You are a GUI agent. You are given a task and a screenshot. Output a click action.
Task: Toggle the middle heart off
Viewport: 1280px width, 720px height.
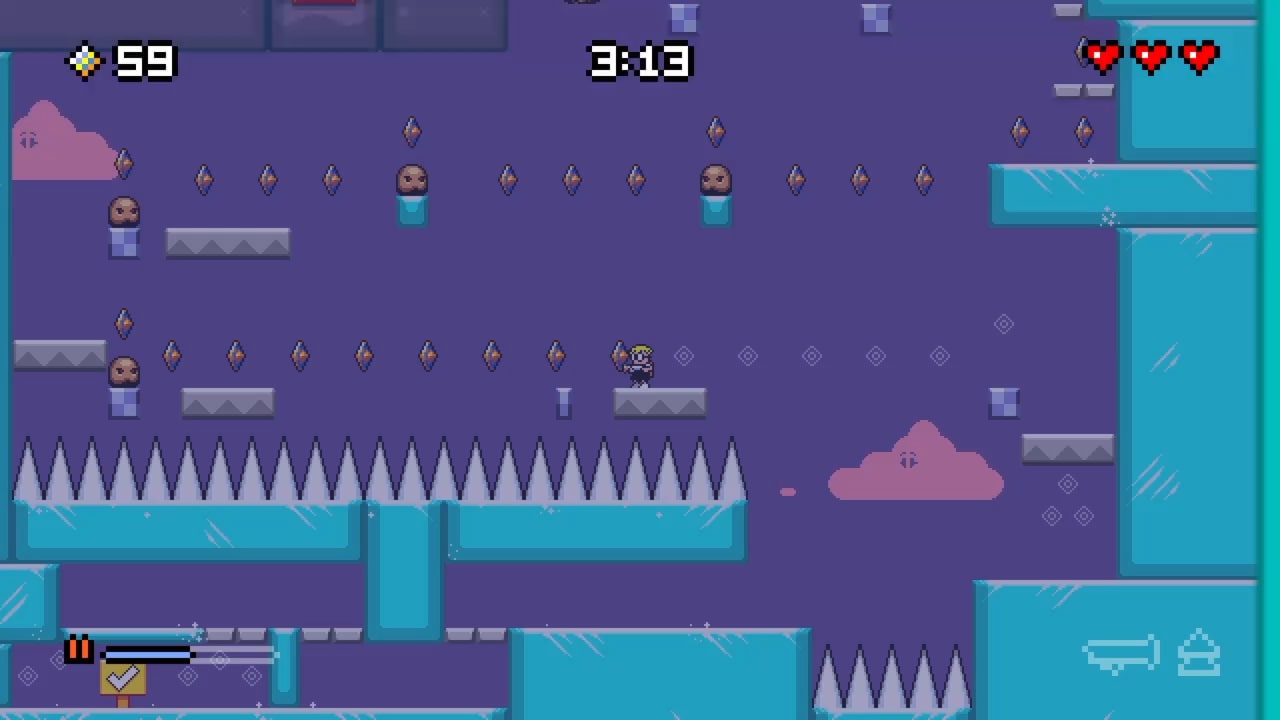tap(1151, 57)
